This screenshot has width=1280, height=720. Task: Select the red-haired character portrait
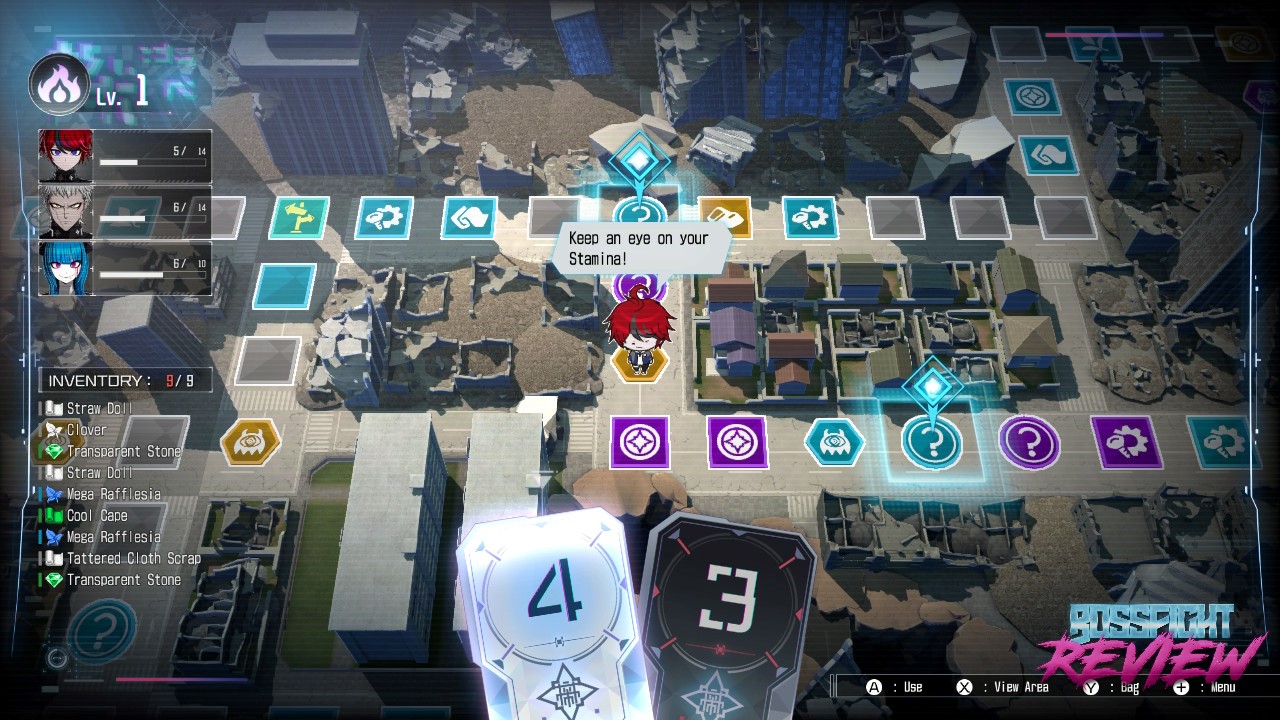coord(66,156)
